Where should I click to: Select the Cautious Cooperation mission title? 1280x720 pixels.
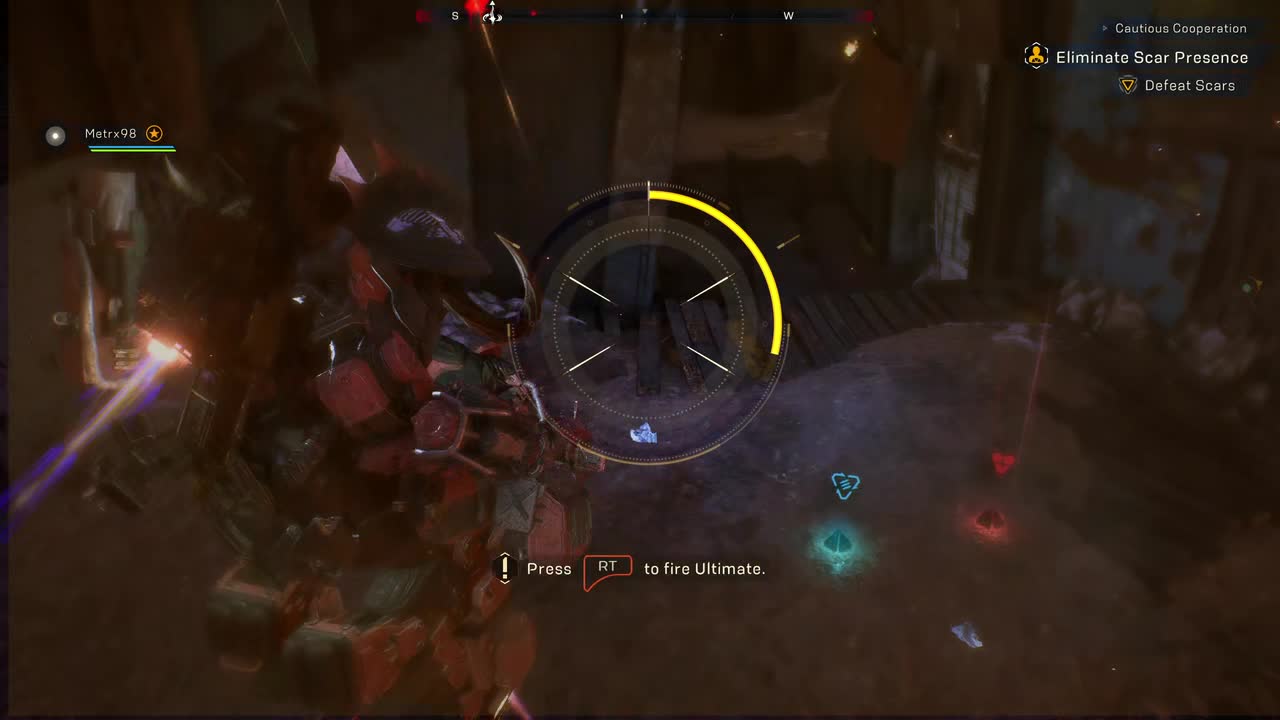(1180, 28)
